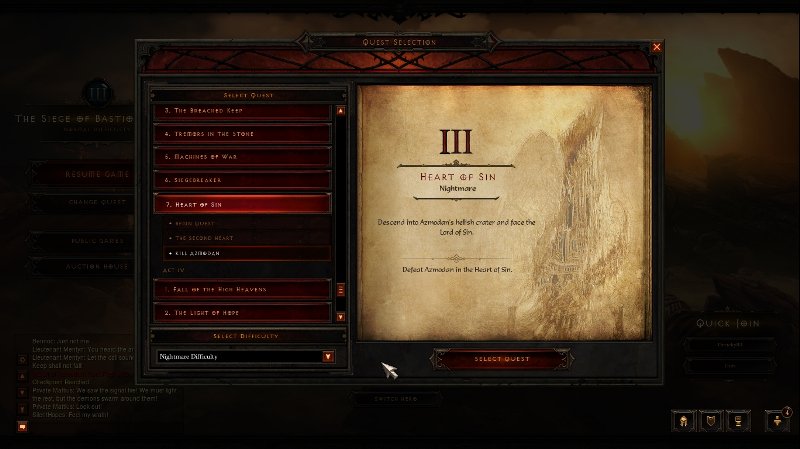
Task: Confirm with the Select Quest button
Action: click(x=508, y=359)
